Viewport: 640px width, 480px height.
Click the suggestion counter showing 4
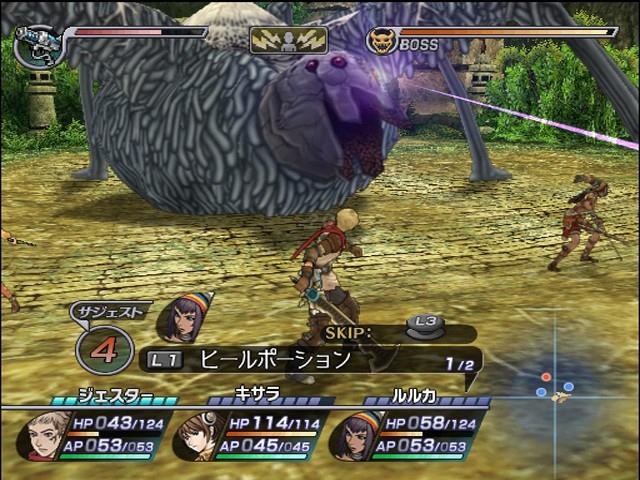104,351
